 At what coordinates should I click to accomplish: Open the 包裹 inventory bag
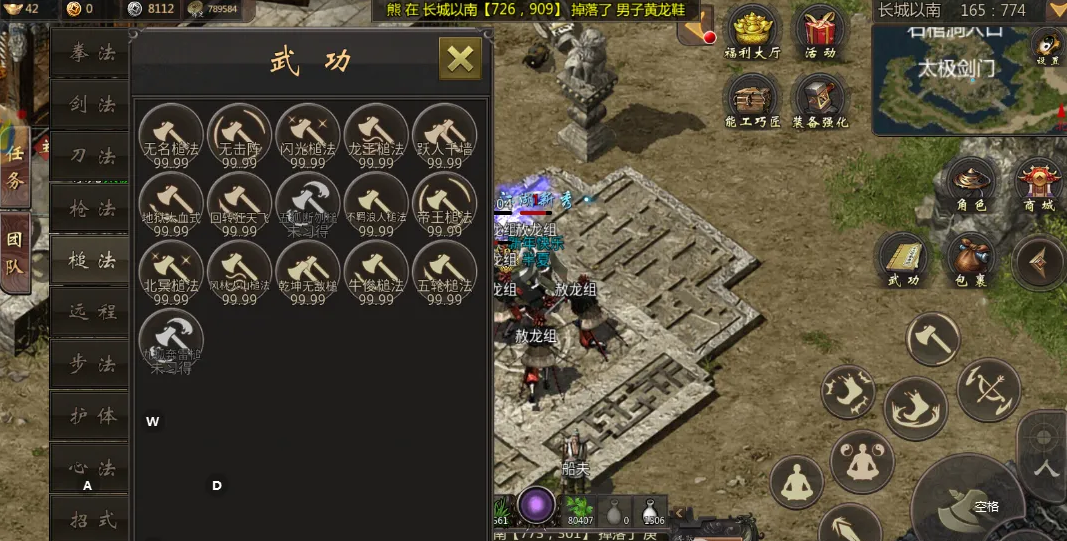point(970,259)
